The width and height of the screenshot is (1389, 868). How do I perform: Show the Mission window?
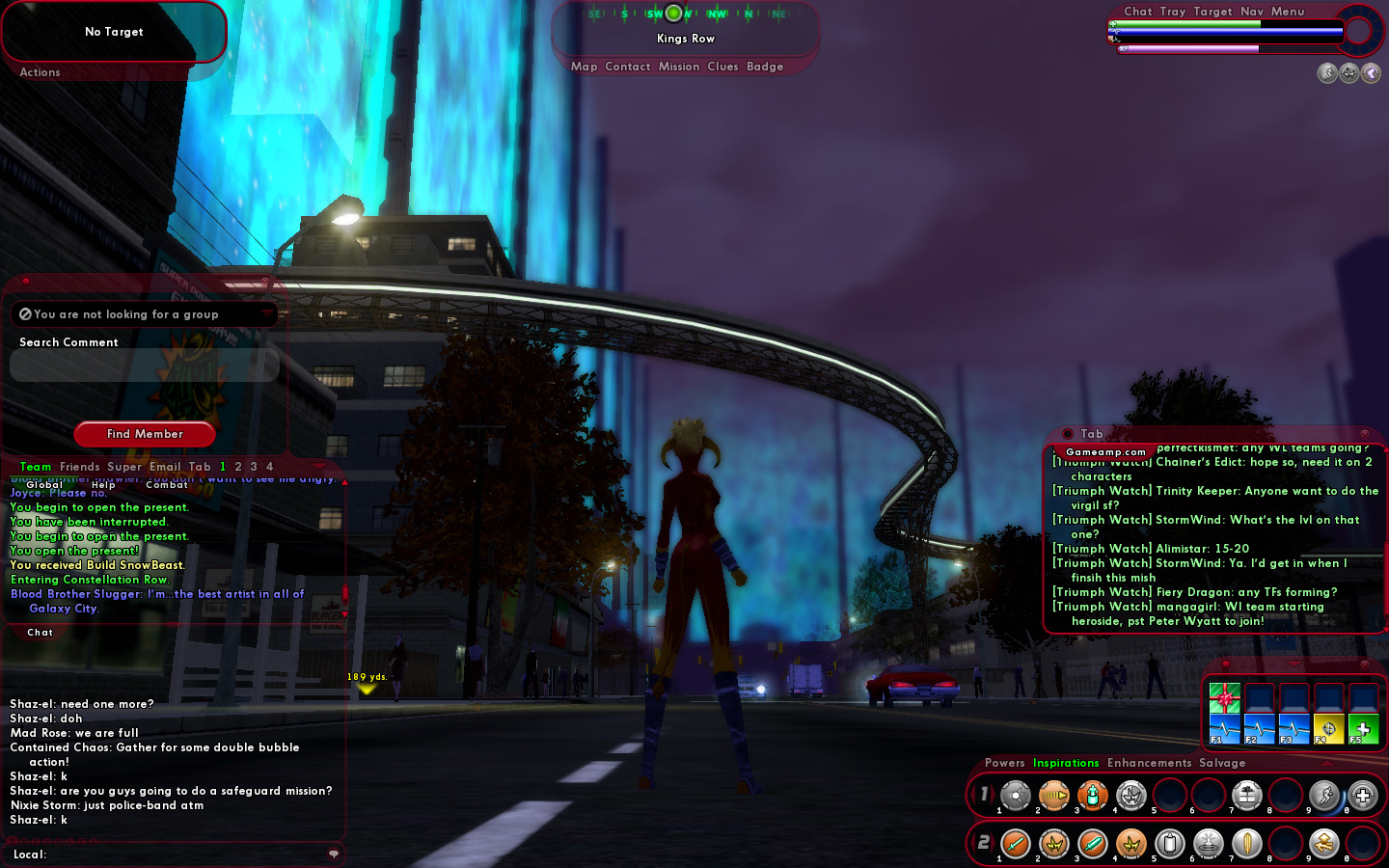679,67
